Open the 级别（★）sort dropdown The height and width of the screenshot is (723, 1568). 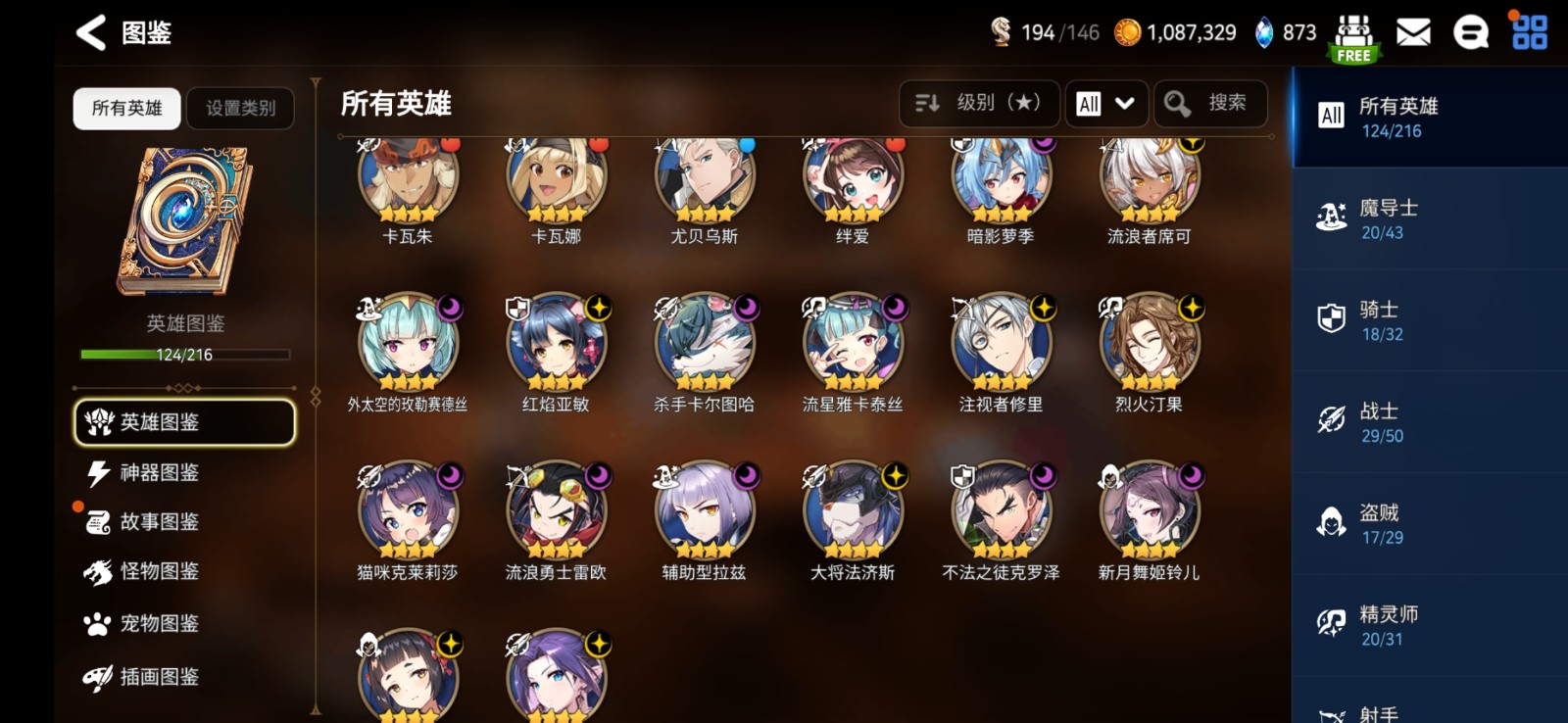[x=978, y=103]
